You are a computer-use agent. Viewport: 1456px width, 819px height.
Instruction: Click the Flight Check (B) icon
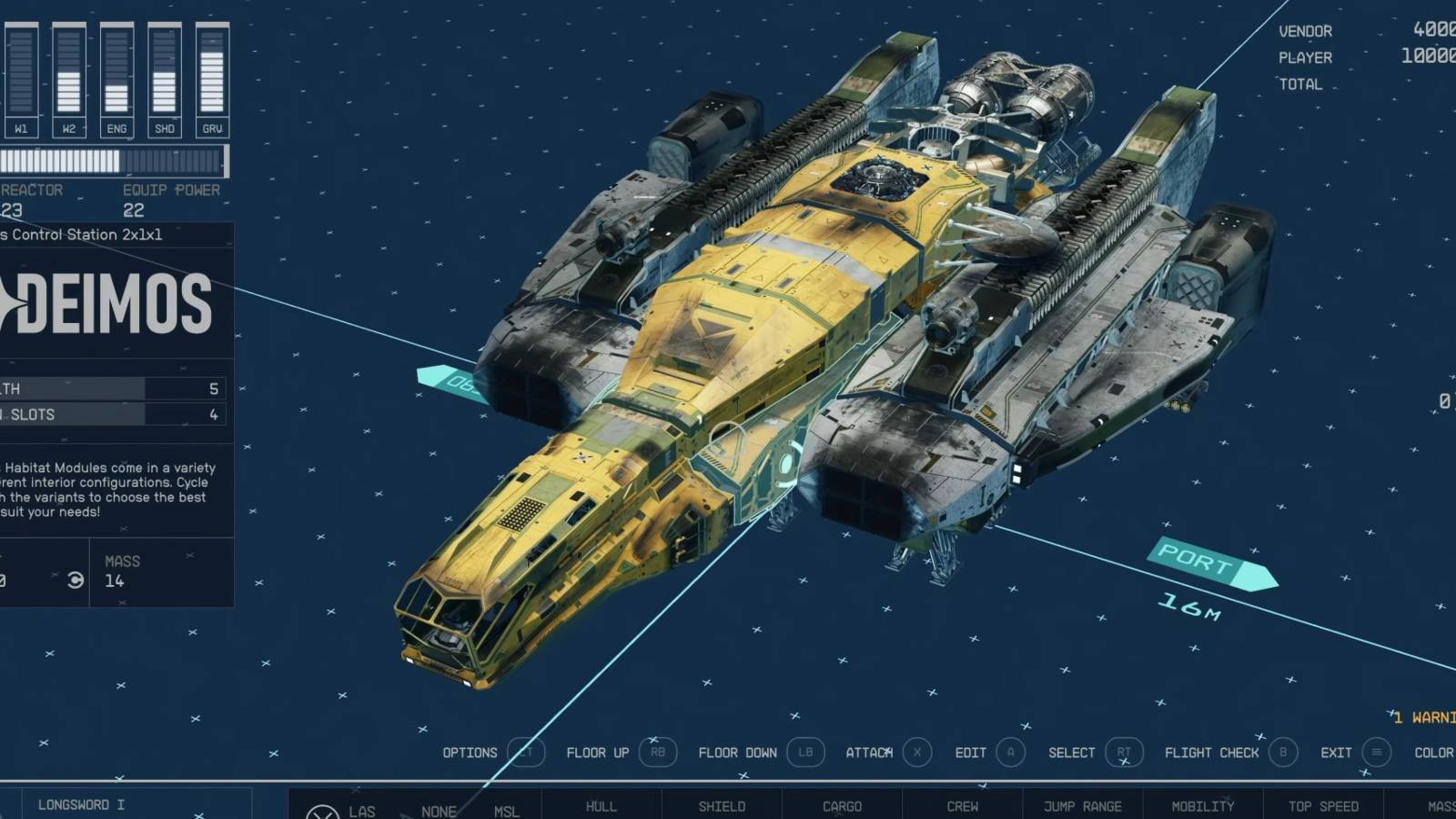point(1283,753)
